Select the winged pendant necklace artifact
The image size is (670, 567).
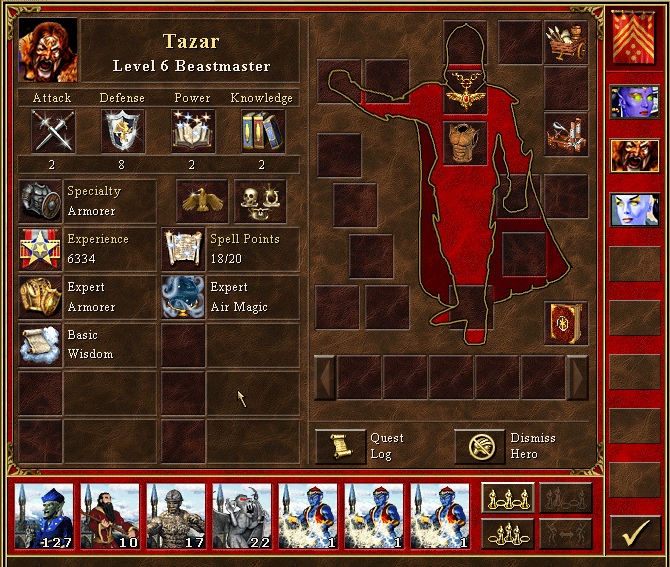[465, 93]
